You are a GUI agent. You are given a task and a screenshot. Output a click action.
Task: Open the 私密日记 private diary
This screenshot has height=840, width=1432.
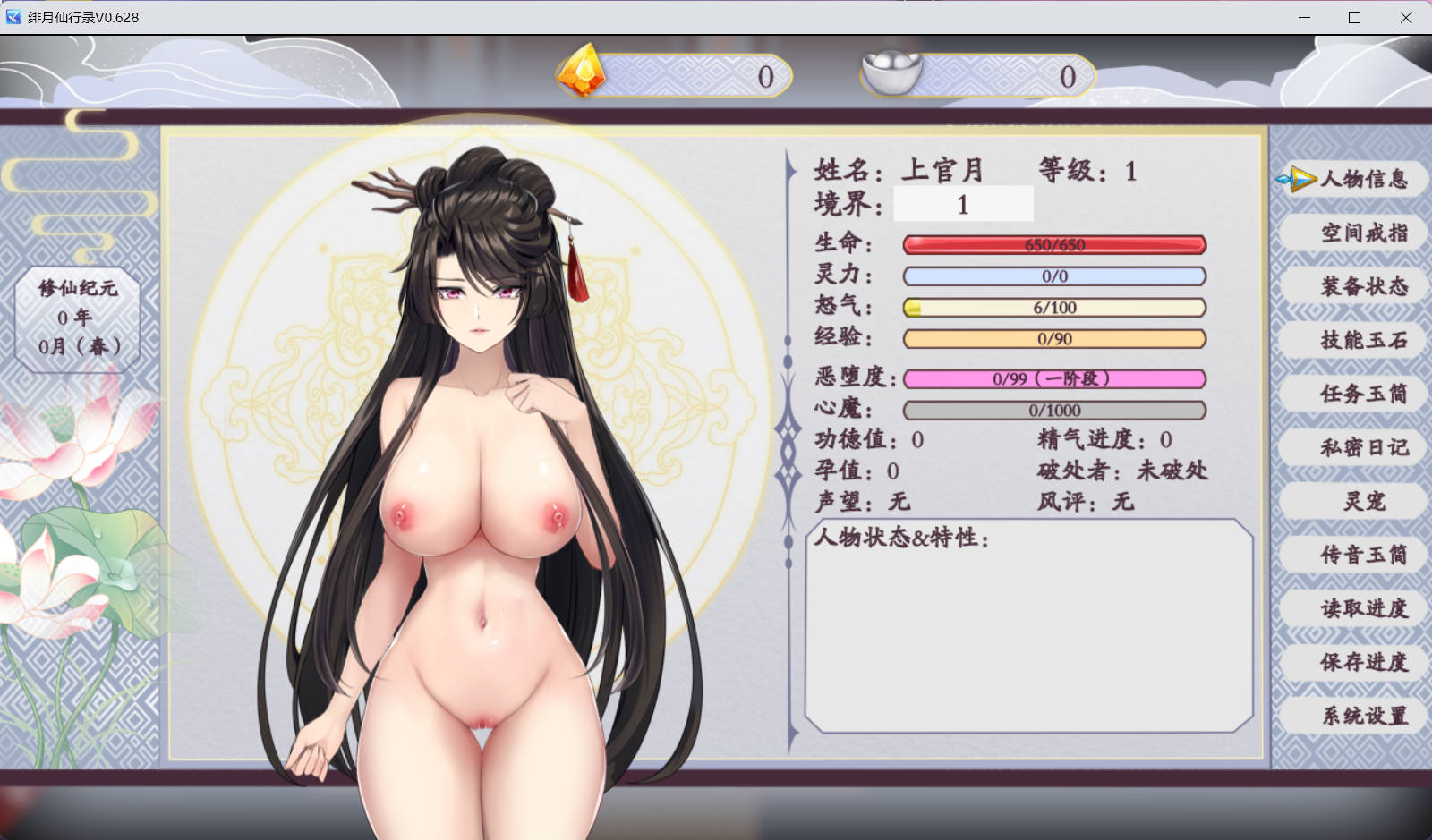[1353, 447]
